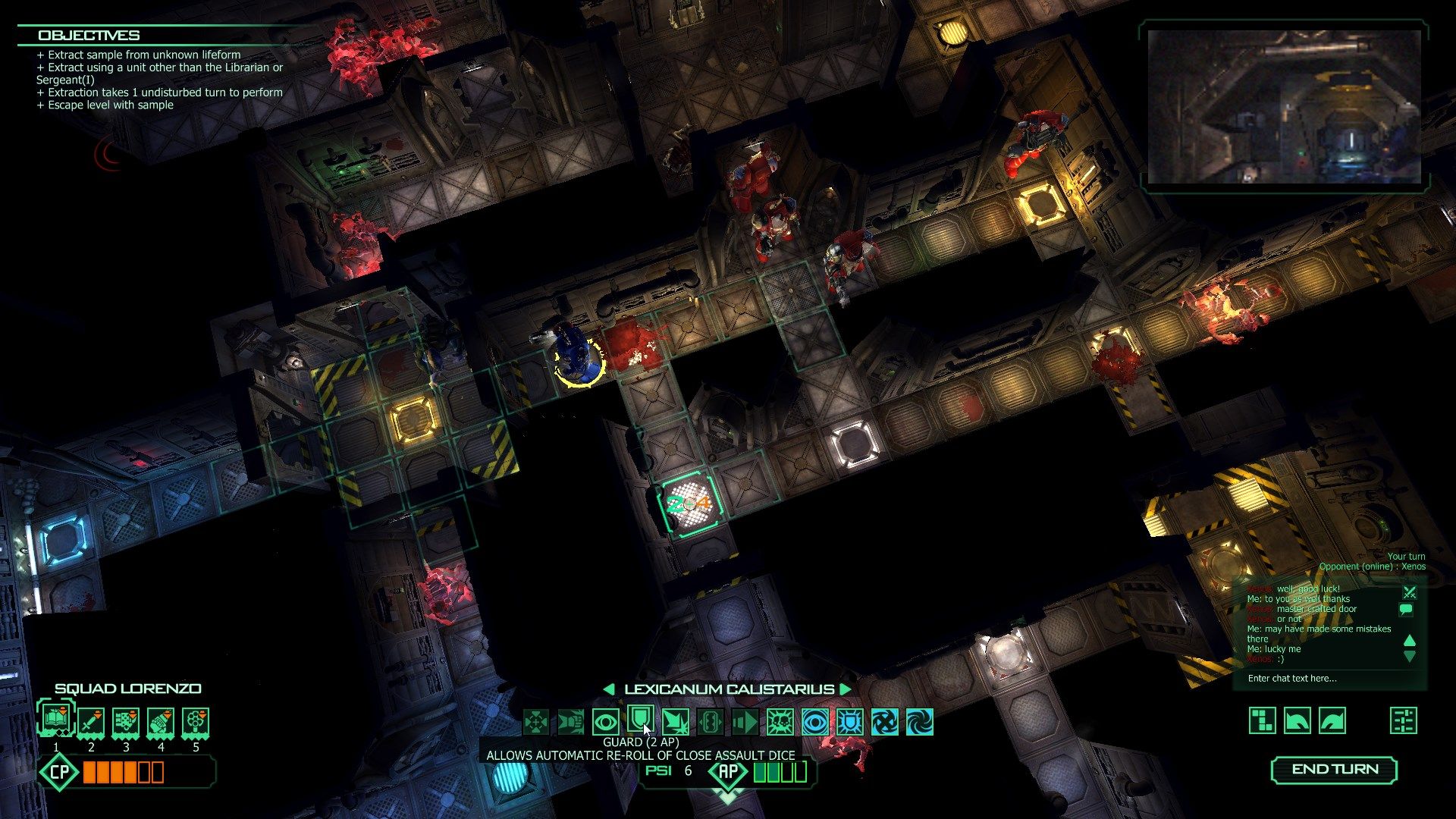Activate the Guard shield ability
Screen dimensions: 1456x819
pyautogui.click(x=640, y=720)
